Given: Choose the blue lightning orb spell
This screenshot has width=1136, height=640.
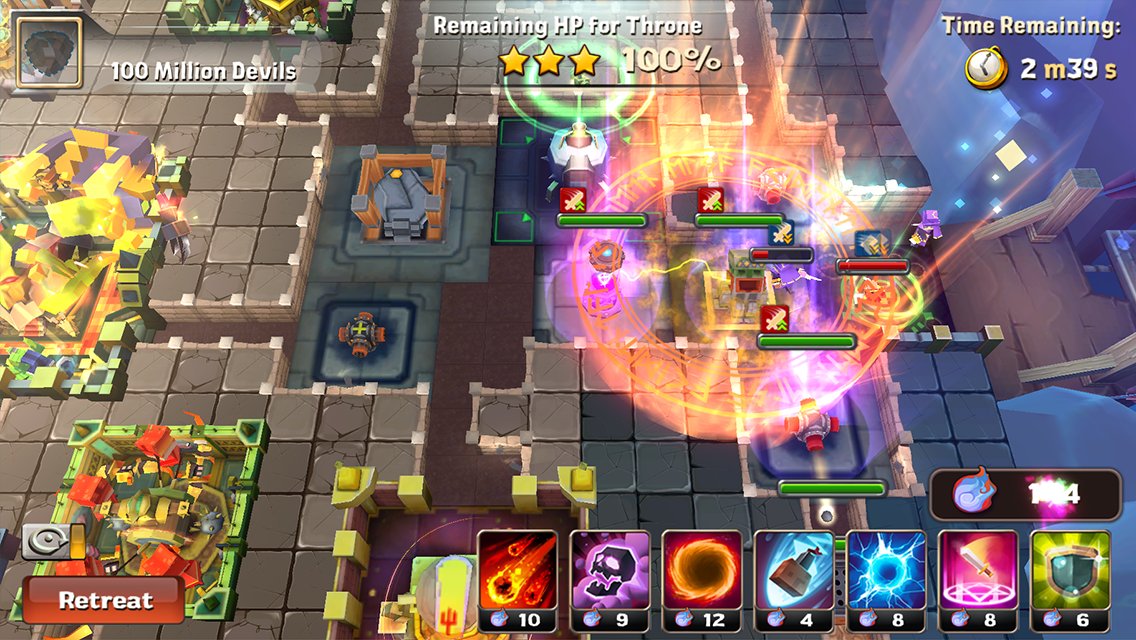Looking at the screenshot, I should tap(886, 572).
